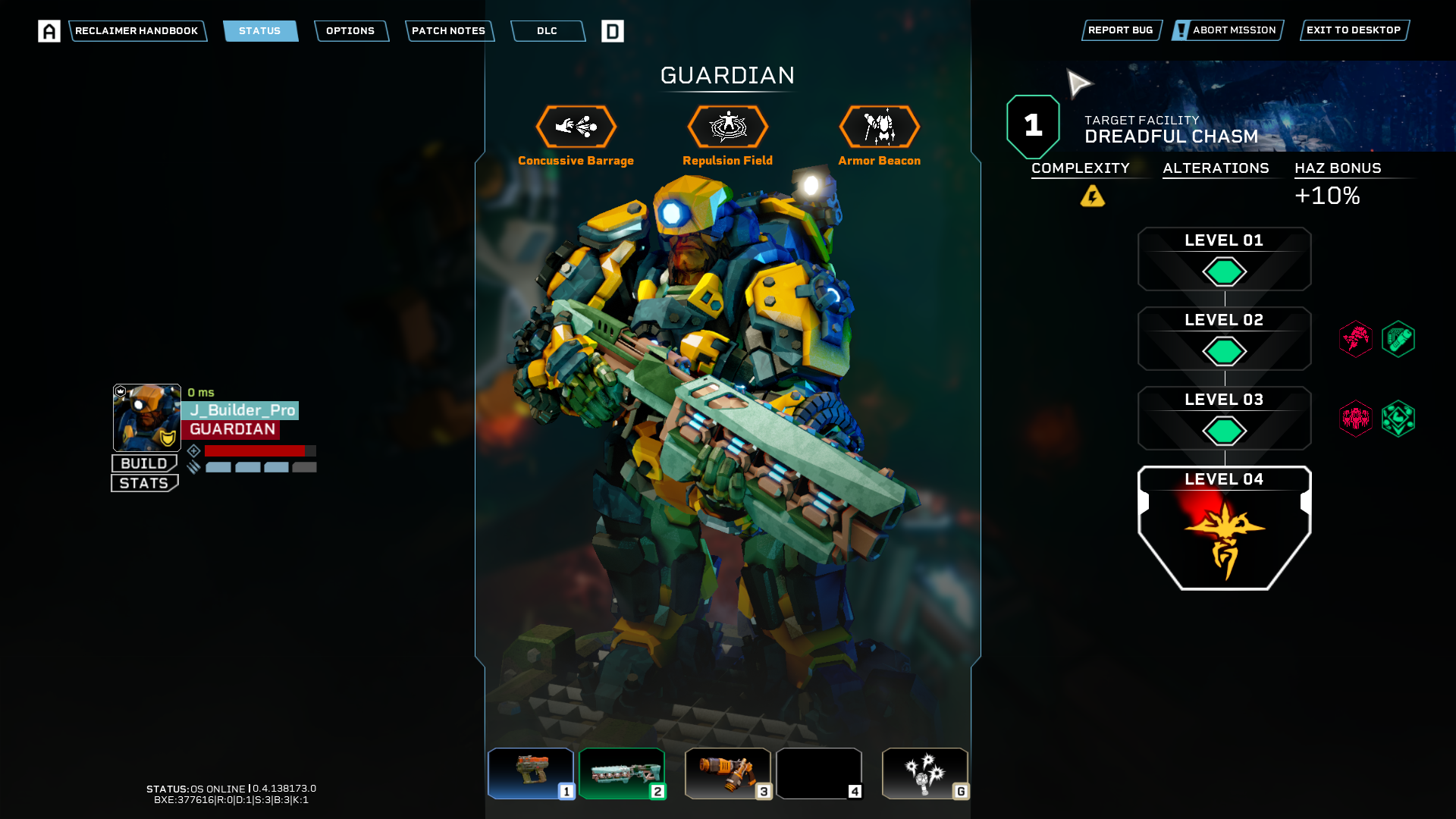The image size is (1456, 819).
Task: Click the J_Builder_Pro player portrait
Action: point(147,418)
